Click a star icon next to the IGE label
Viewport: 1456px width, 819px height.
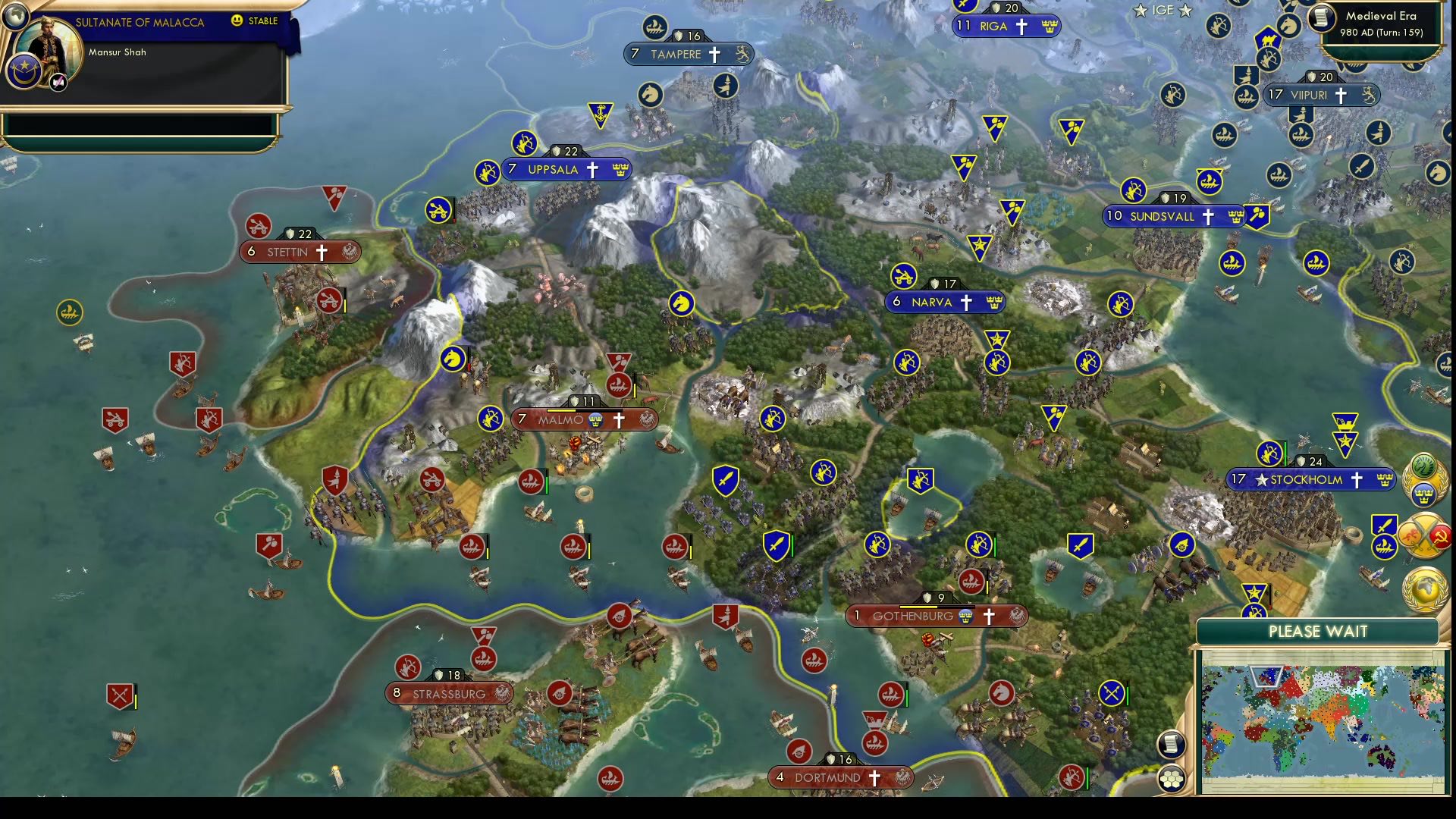(x=1141, y=11)
